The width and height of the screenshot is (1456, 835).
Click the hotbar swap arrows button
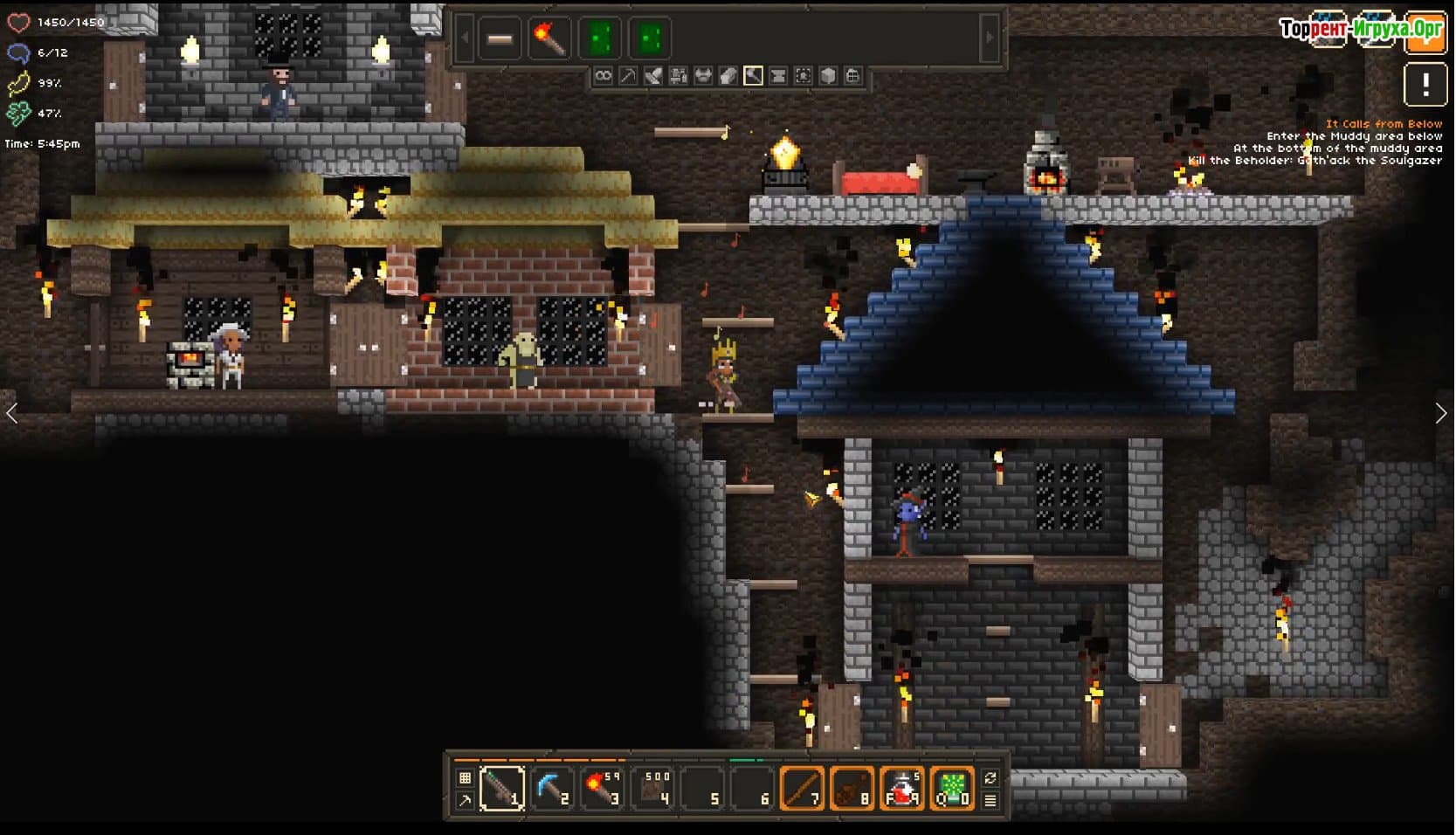tap(990, 777)
